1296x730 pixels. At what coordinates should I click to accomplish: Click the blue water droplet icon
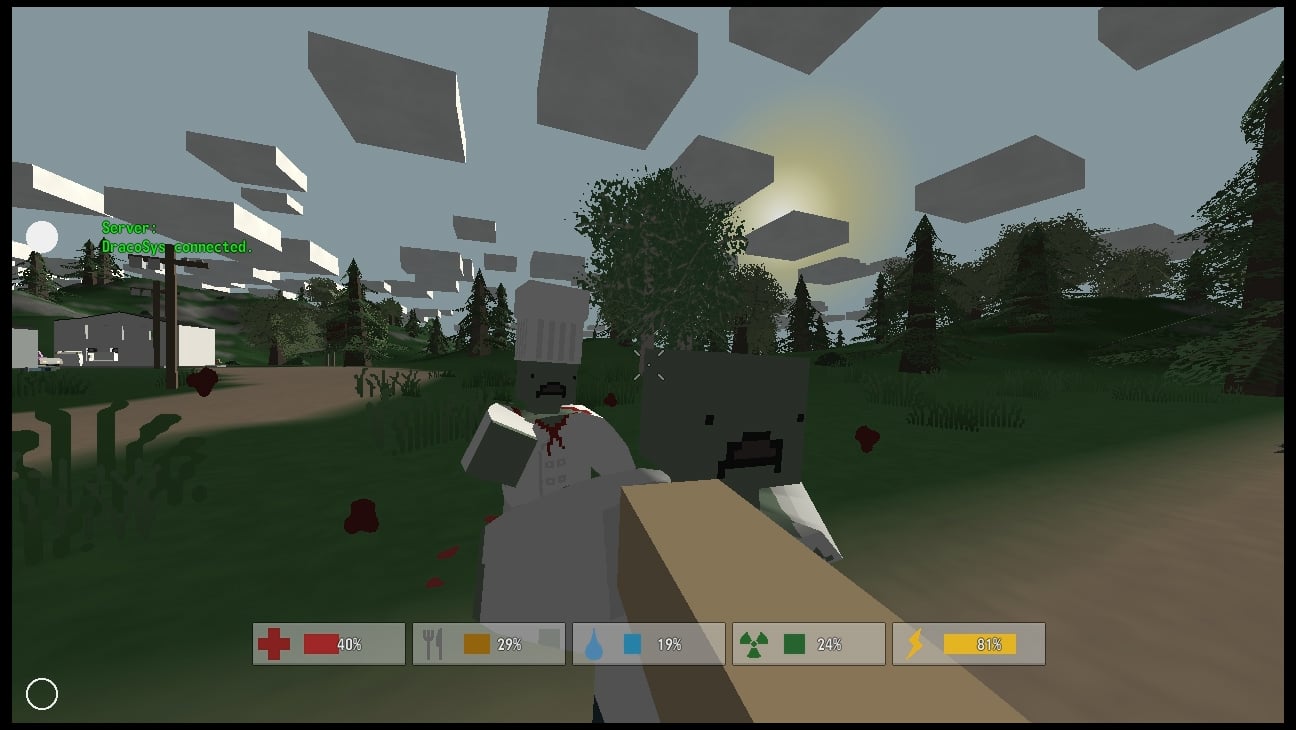point(593,642)
